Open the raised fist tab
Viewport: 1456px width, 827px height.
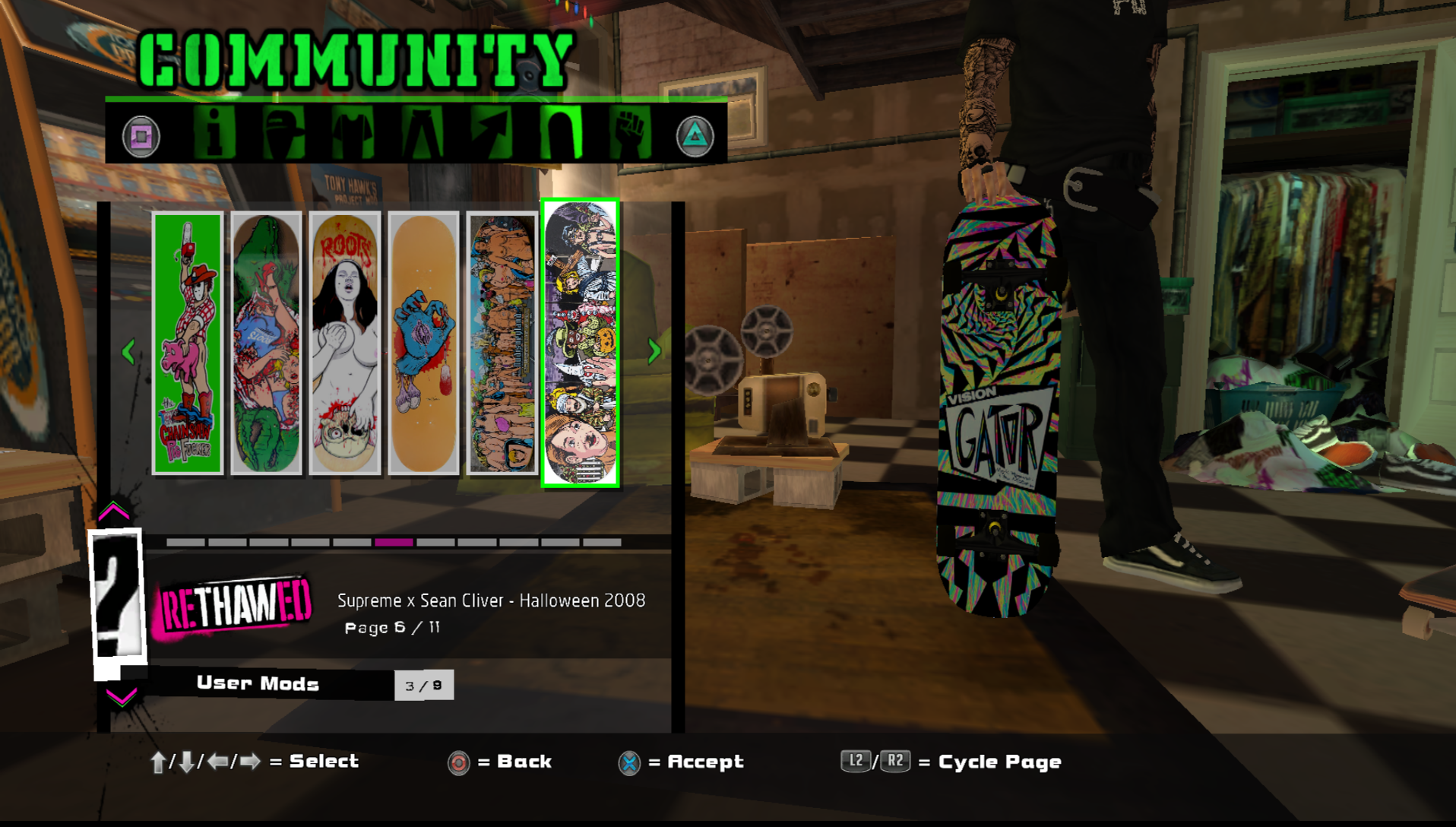coord(630,134)
